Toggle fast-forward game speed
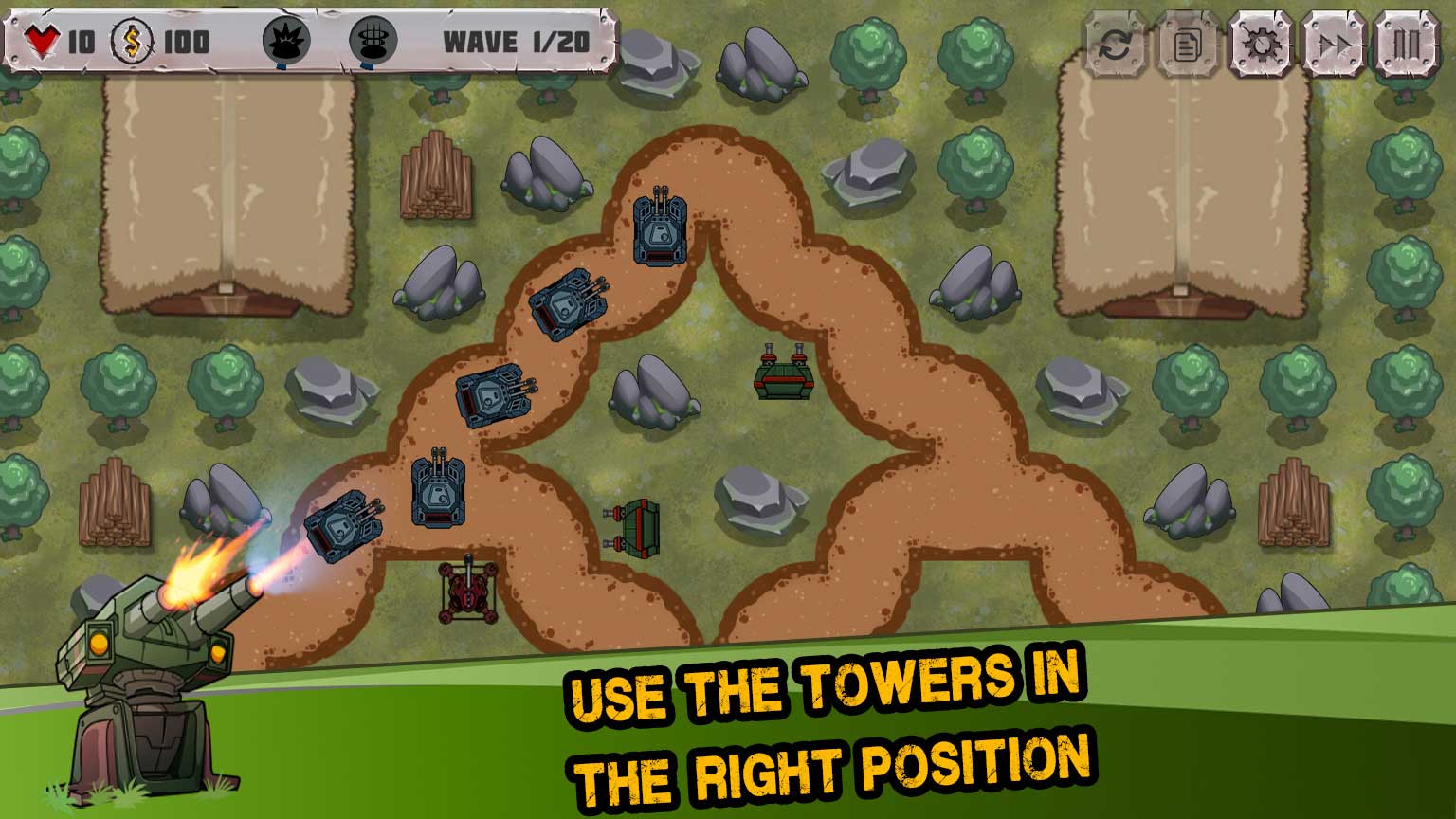Image resolution: width=1456 pixels, height=819 pixels. [x=1334, y=44]
